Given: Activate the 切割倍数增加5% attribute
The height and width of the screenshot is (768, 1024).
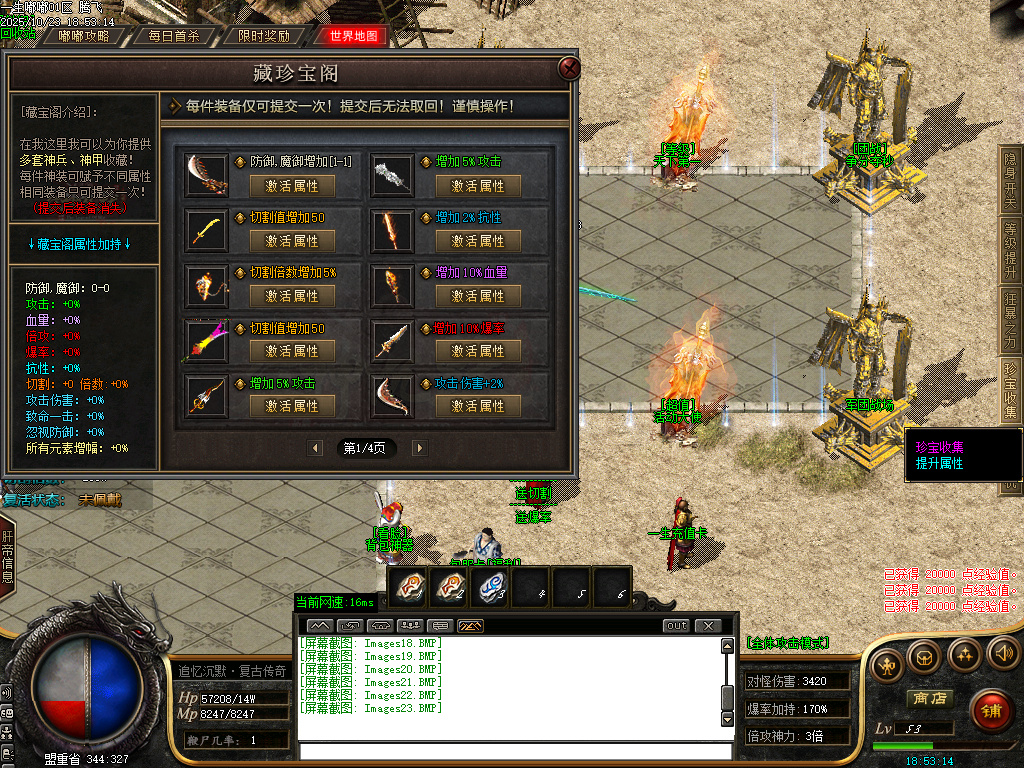Looking at the screenshot, I should (x=292, y=296).
